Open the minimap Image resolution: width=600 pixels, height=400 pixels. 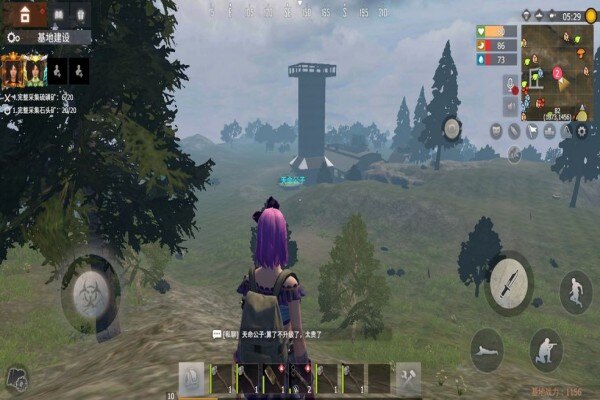556,68
